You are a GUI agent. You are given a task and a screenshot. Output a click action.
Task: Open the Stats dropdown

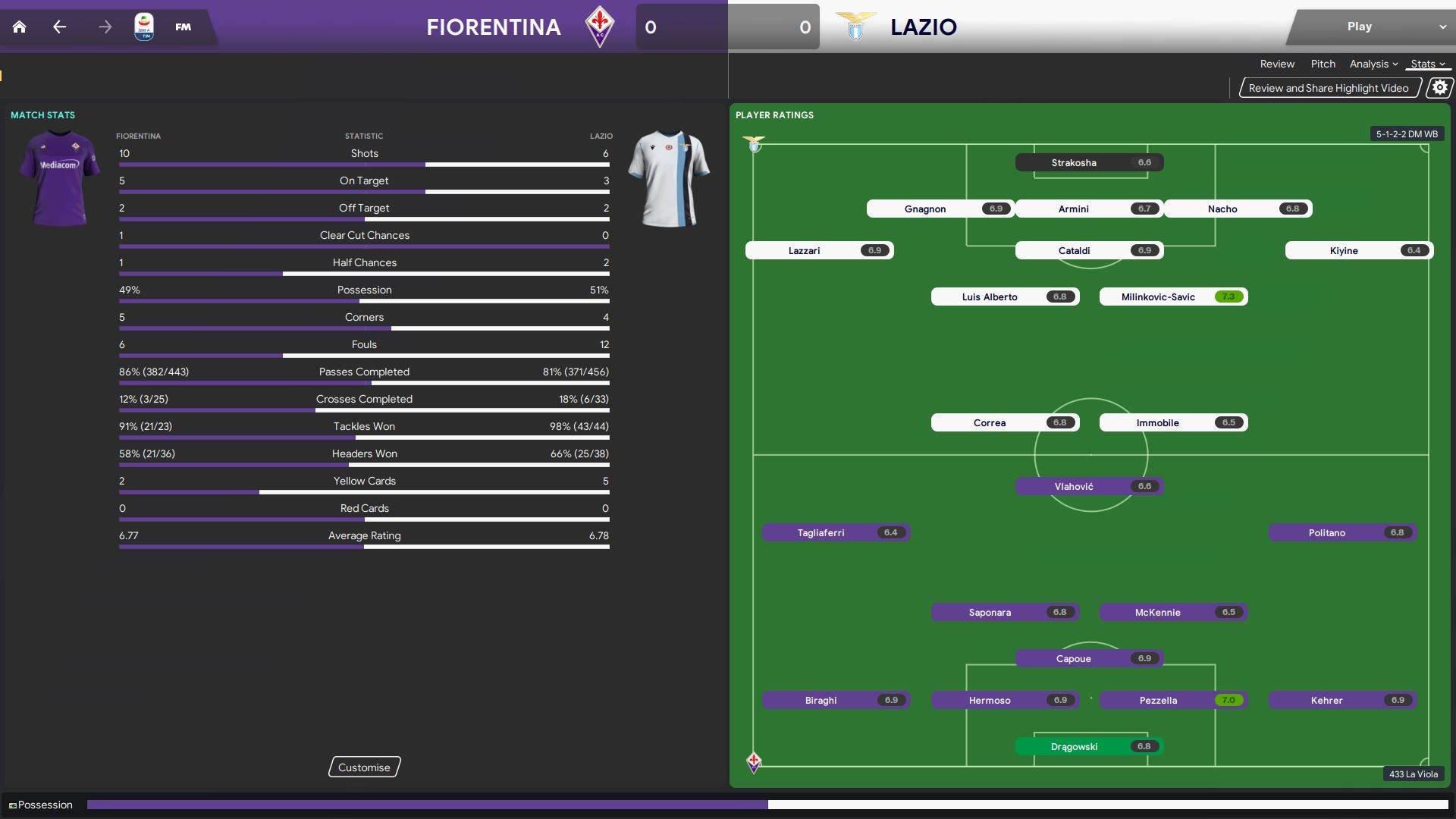[1428, 64]
